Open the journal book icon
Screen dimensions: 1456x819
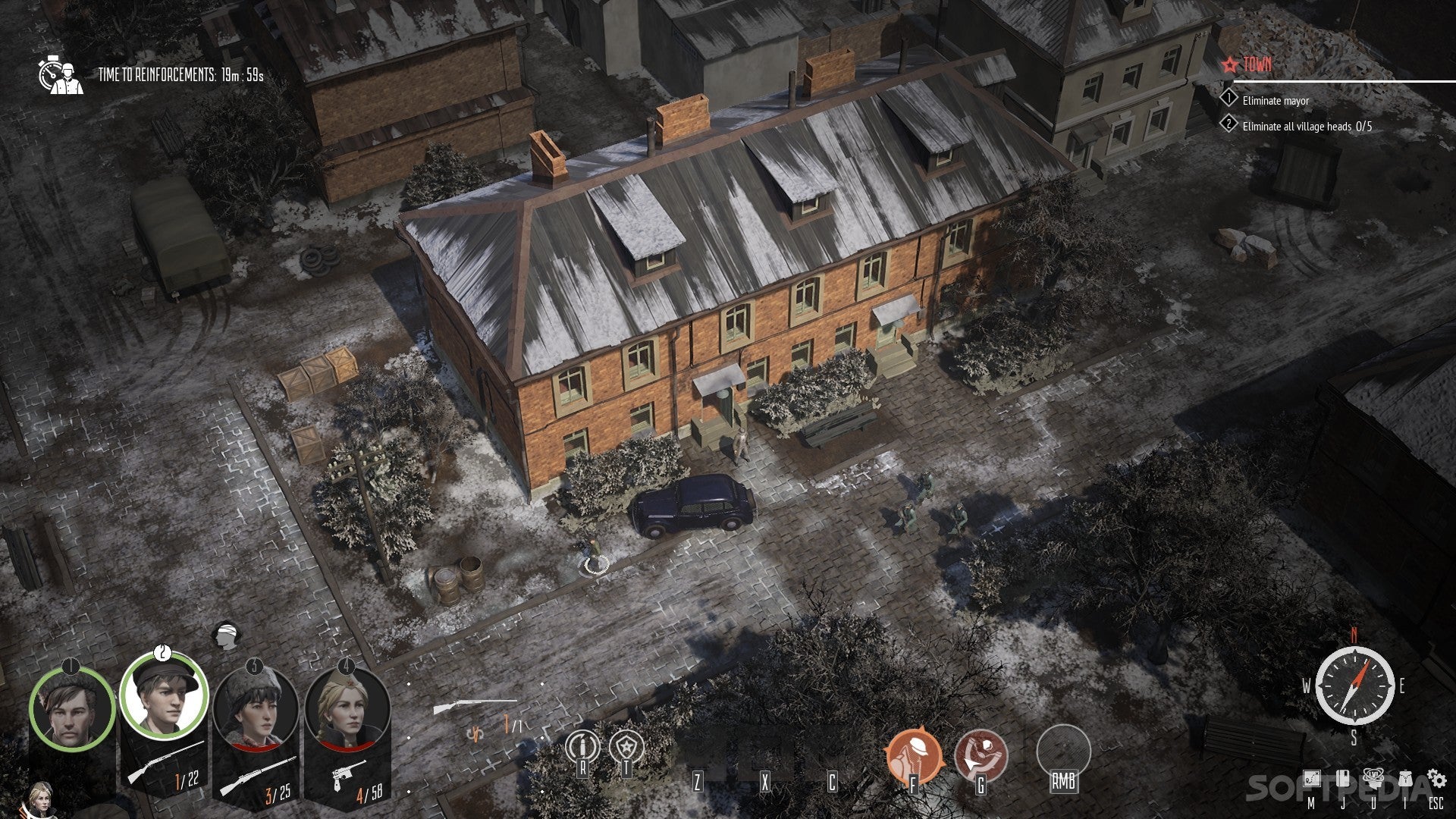1342,779
